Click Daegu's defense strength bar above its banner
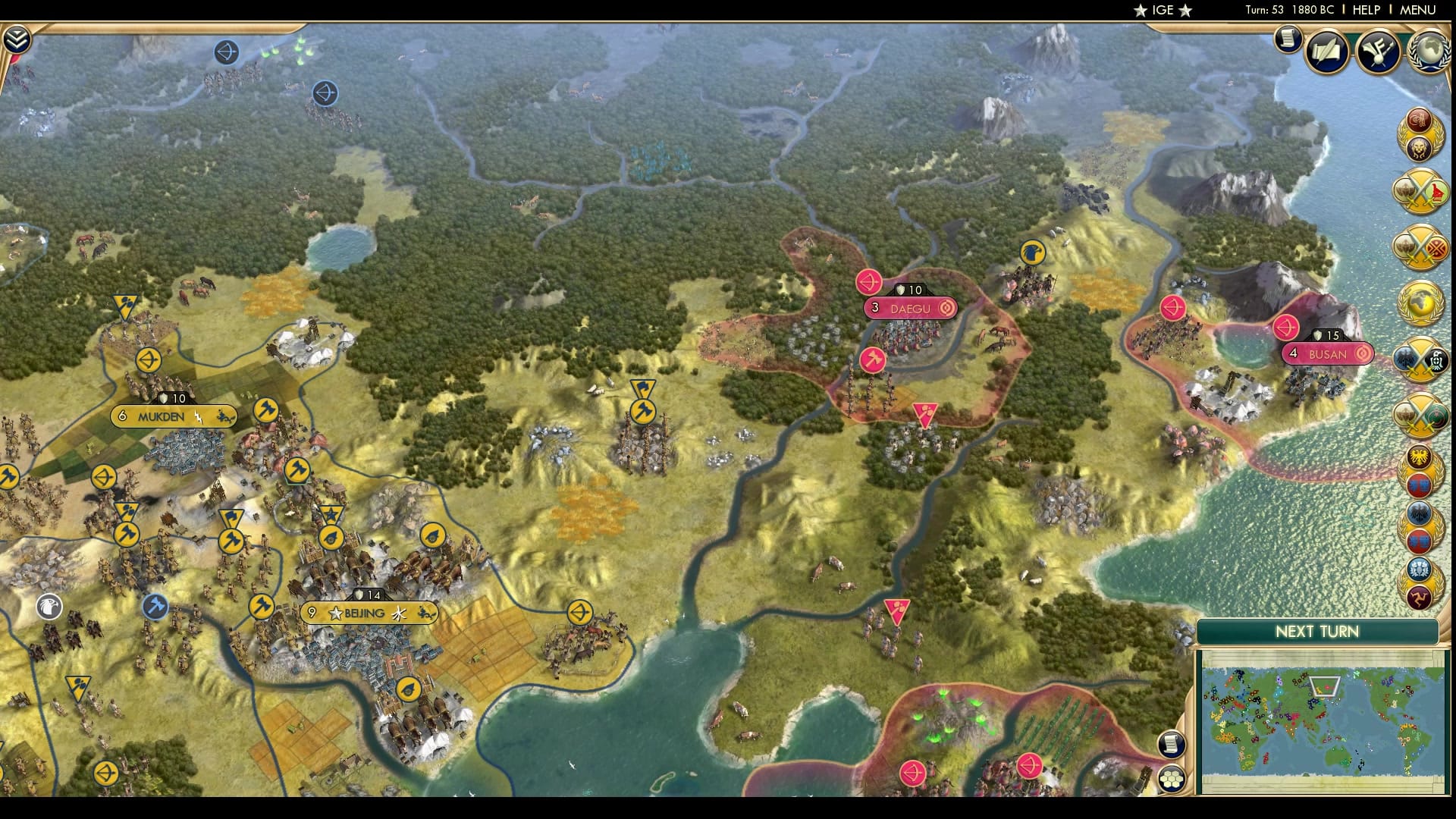The width and height of the screenshot is (1456, 819). coord(908,289)
